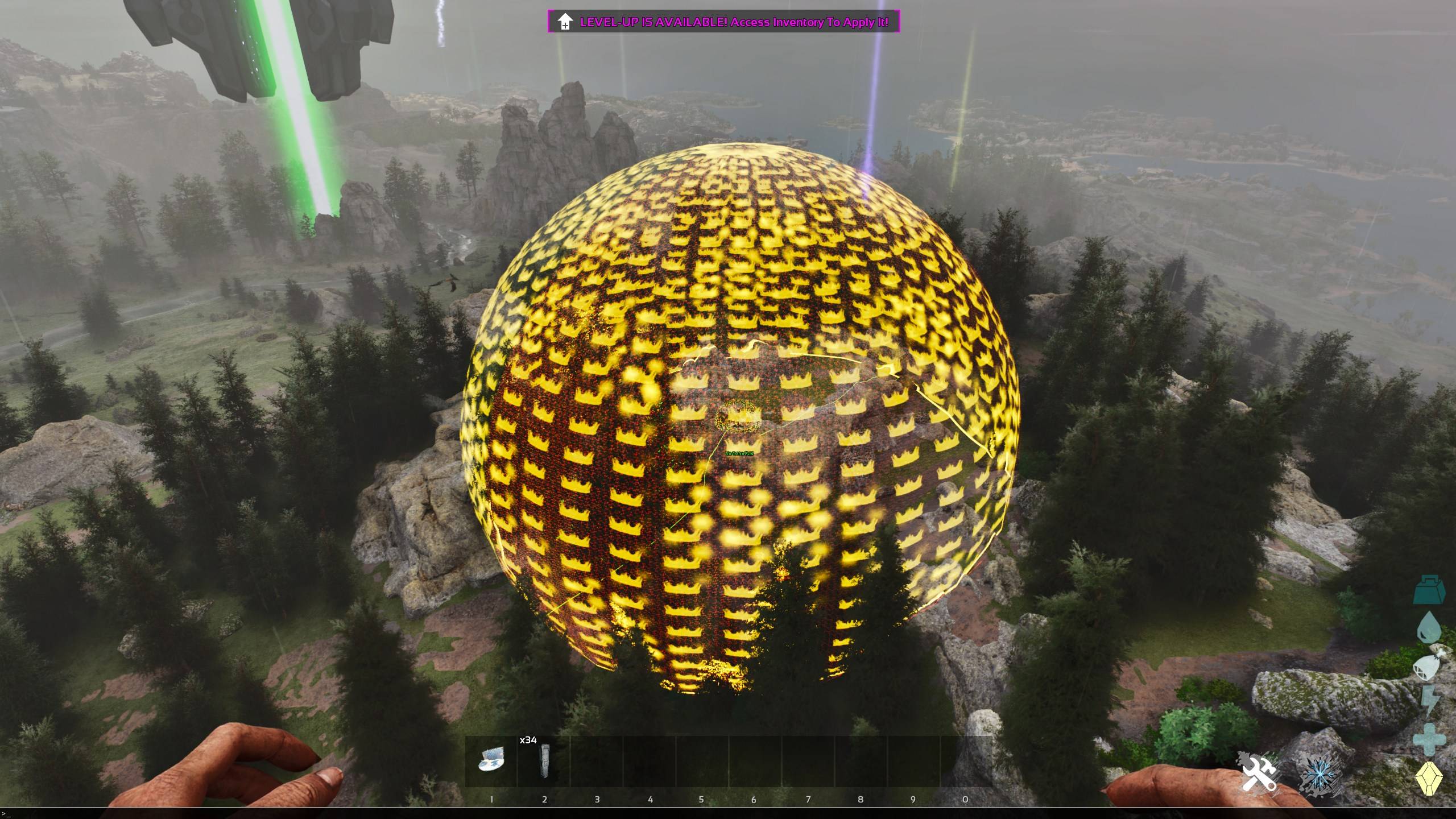Click the health cross status icon
Image resolution: width=1456 pixels, height=819 pixels.
(x=1429, y=738)
